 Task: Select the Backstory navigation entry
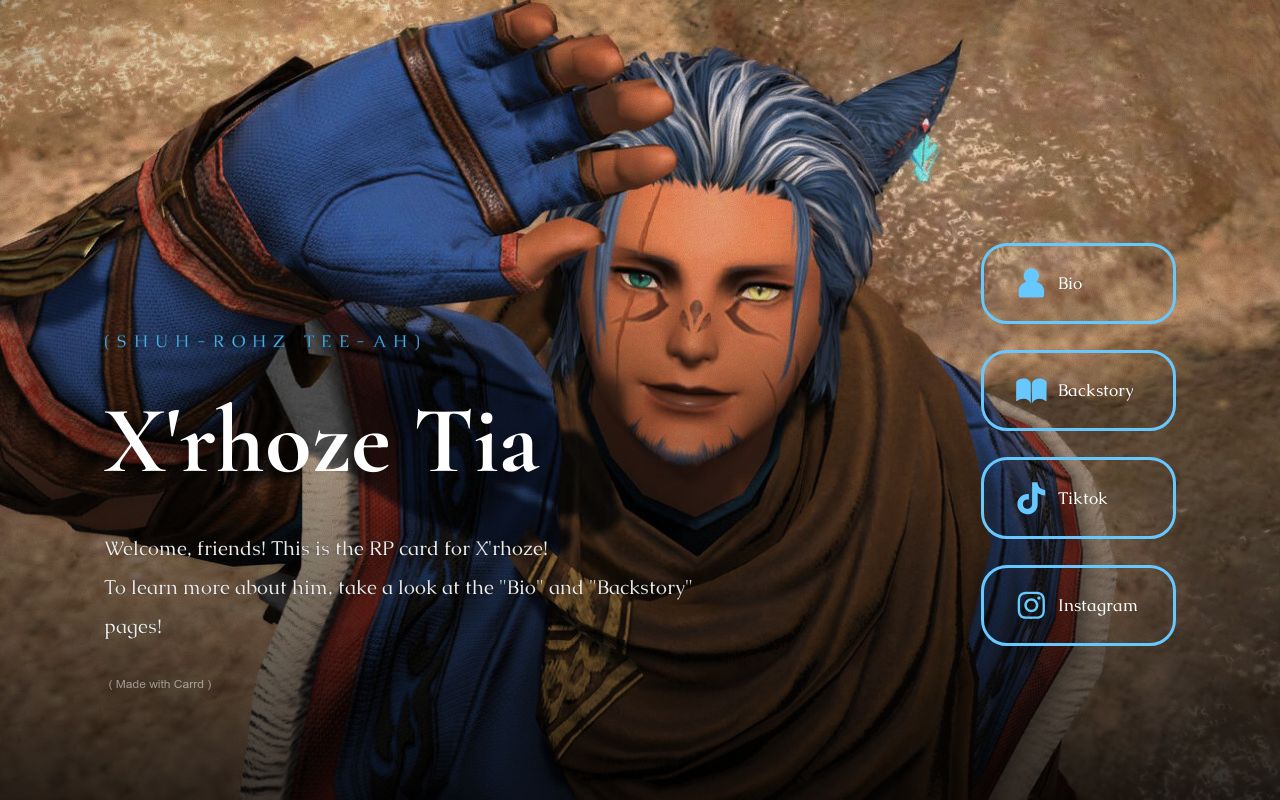point(1078,391)
